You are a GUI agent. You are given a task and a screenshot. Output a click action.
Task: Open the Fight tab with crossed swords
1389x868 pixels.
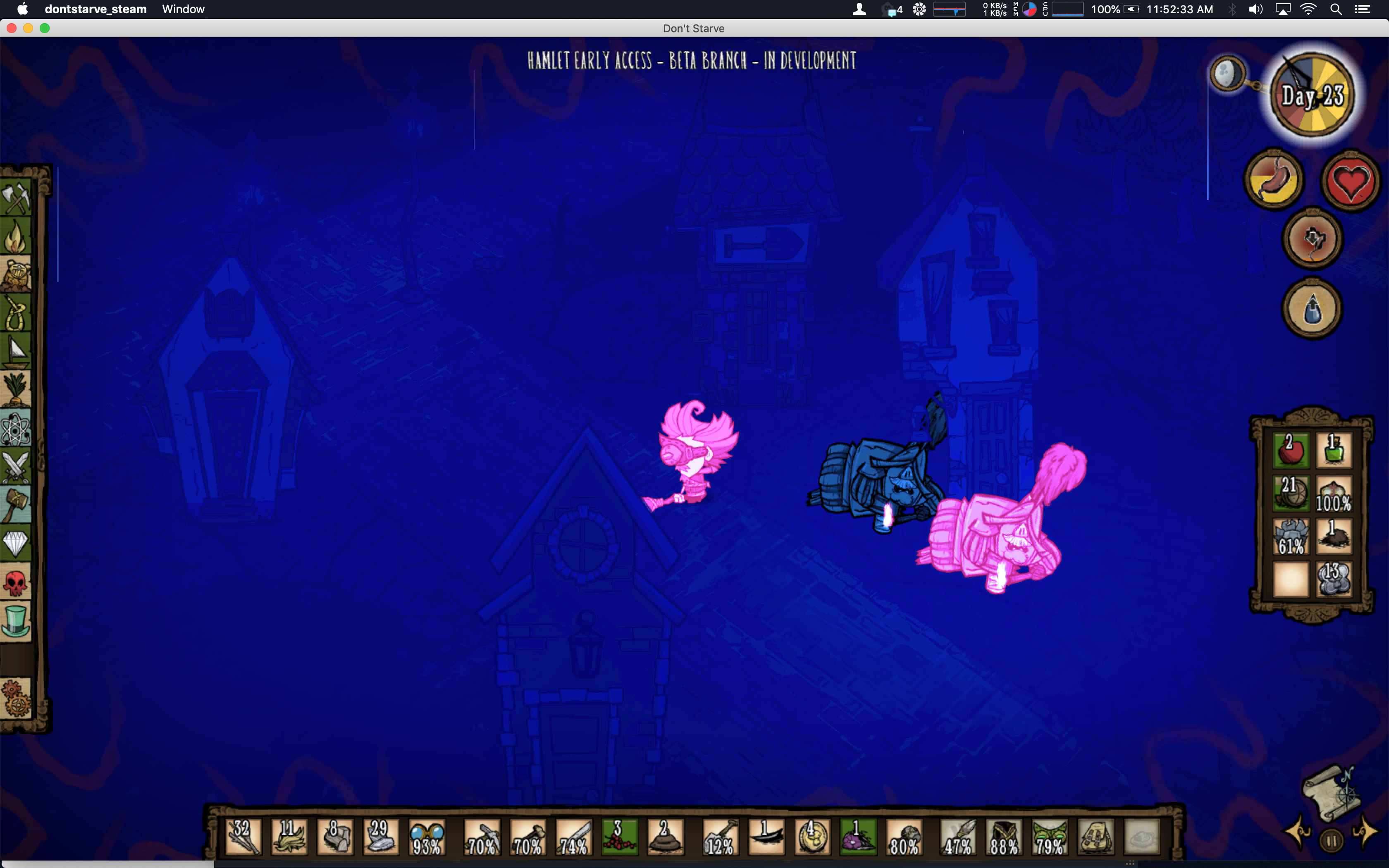click(x=16, y=465)
